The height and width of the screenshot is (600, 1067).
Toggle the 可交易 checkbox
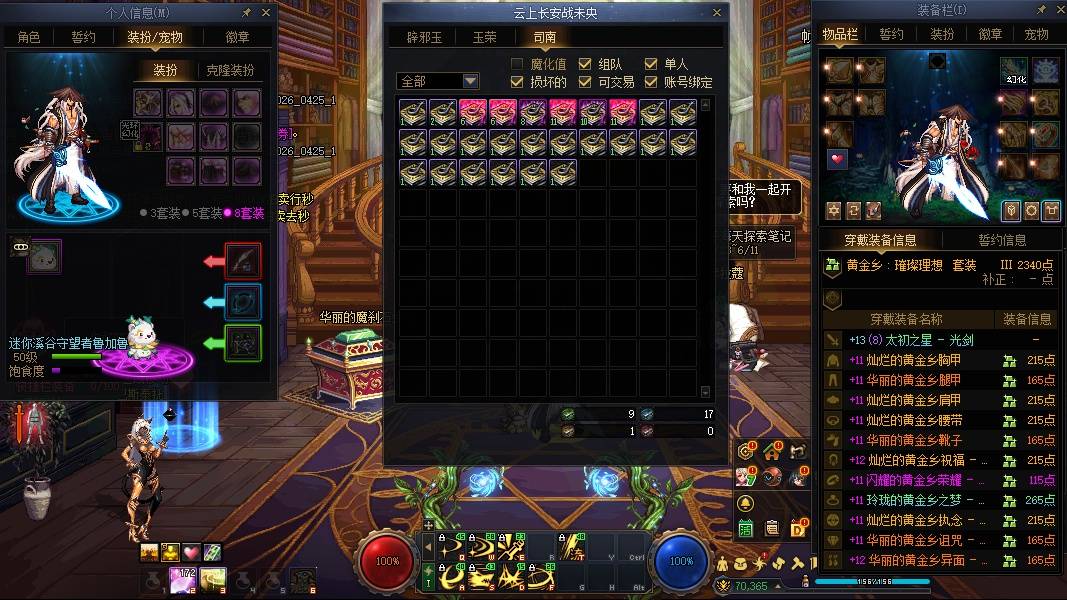pos(585,82)
